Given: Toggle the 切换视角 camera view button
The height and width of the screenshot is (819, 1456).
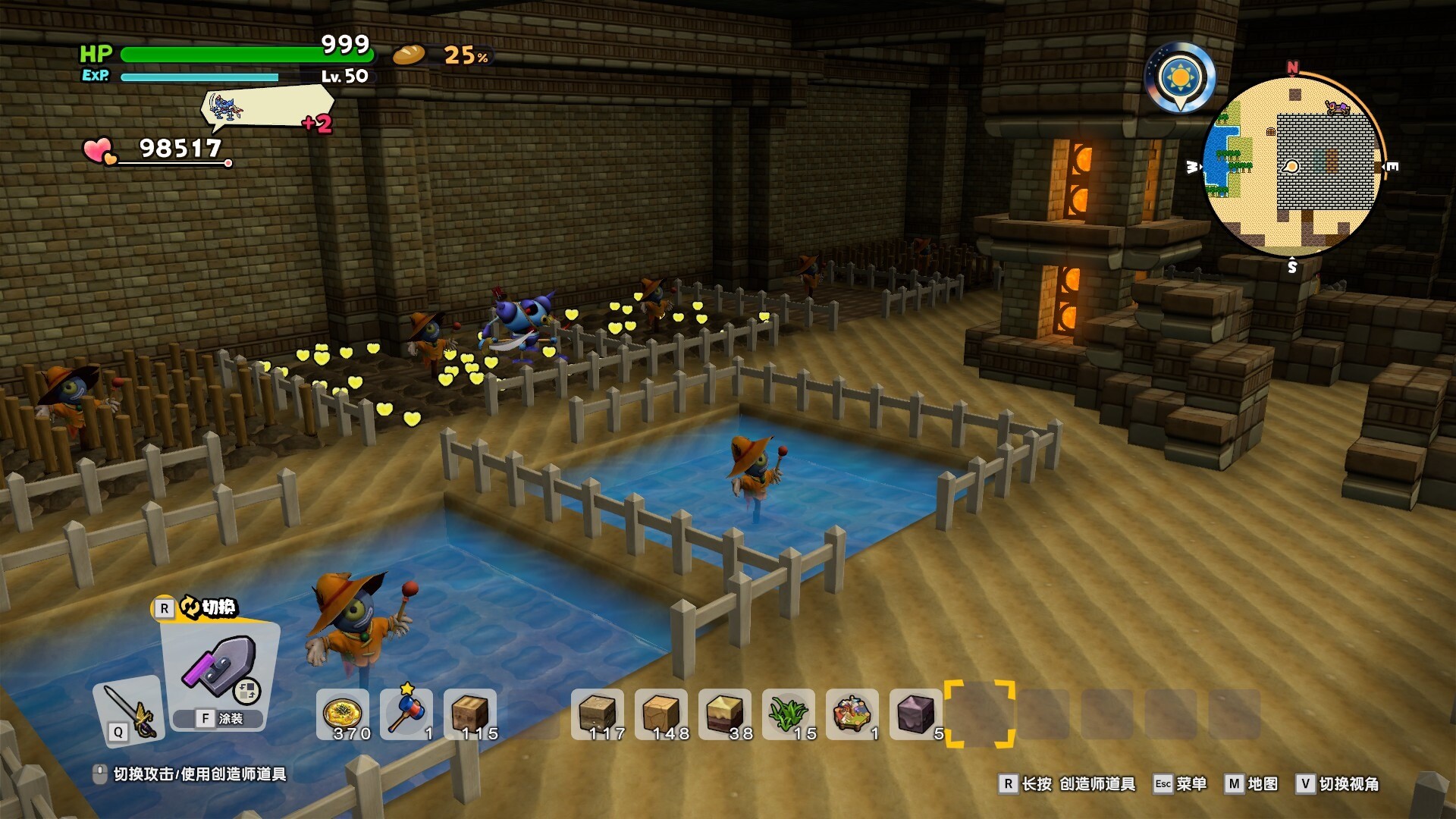Looking at the screenshot, I should click(1338, 784).
